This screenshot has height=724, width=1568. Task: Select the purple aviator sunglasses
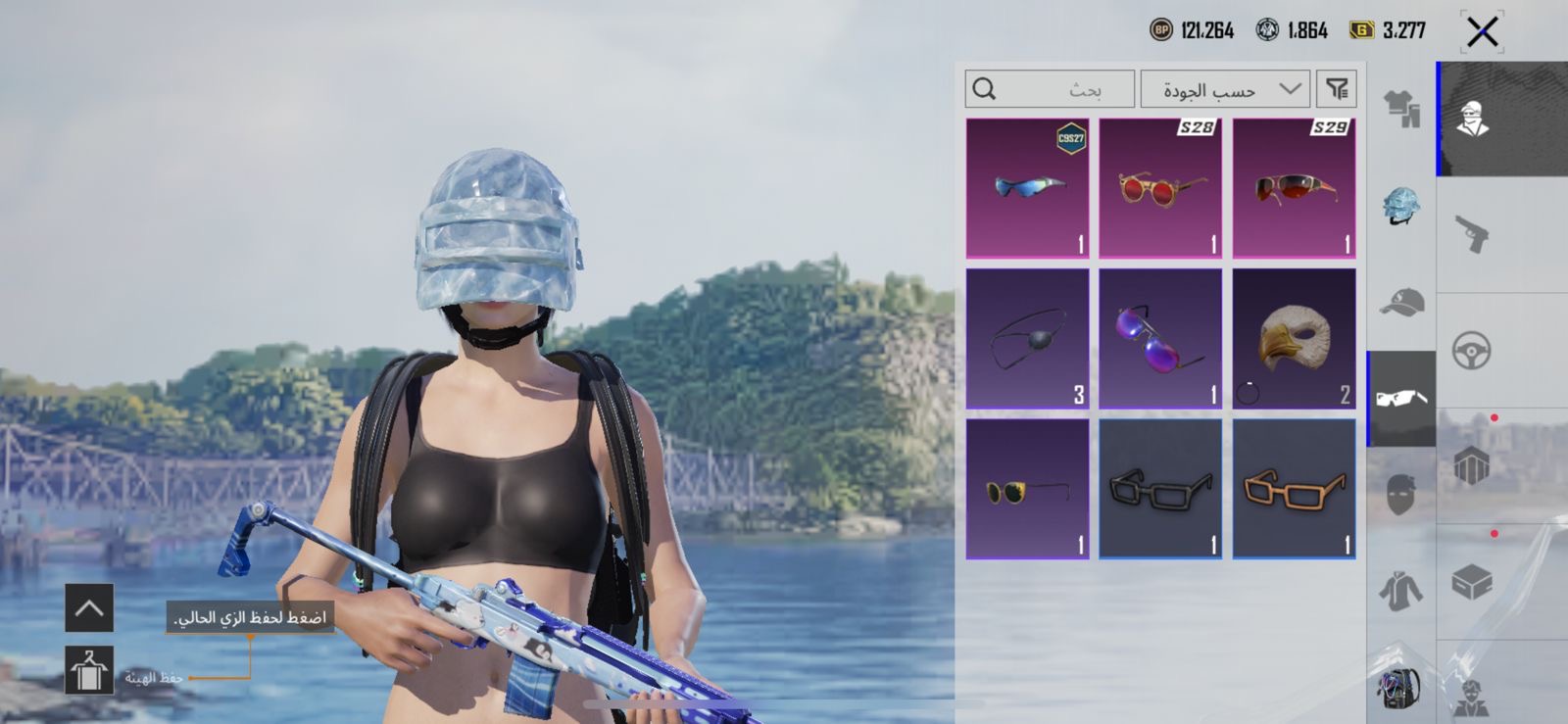point(1160,339)
